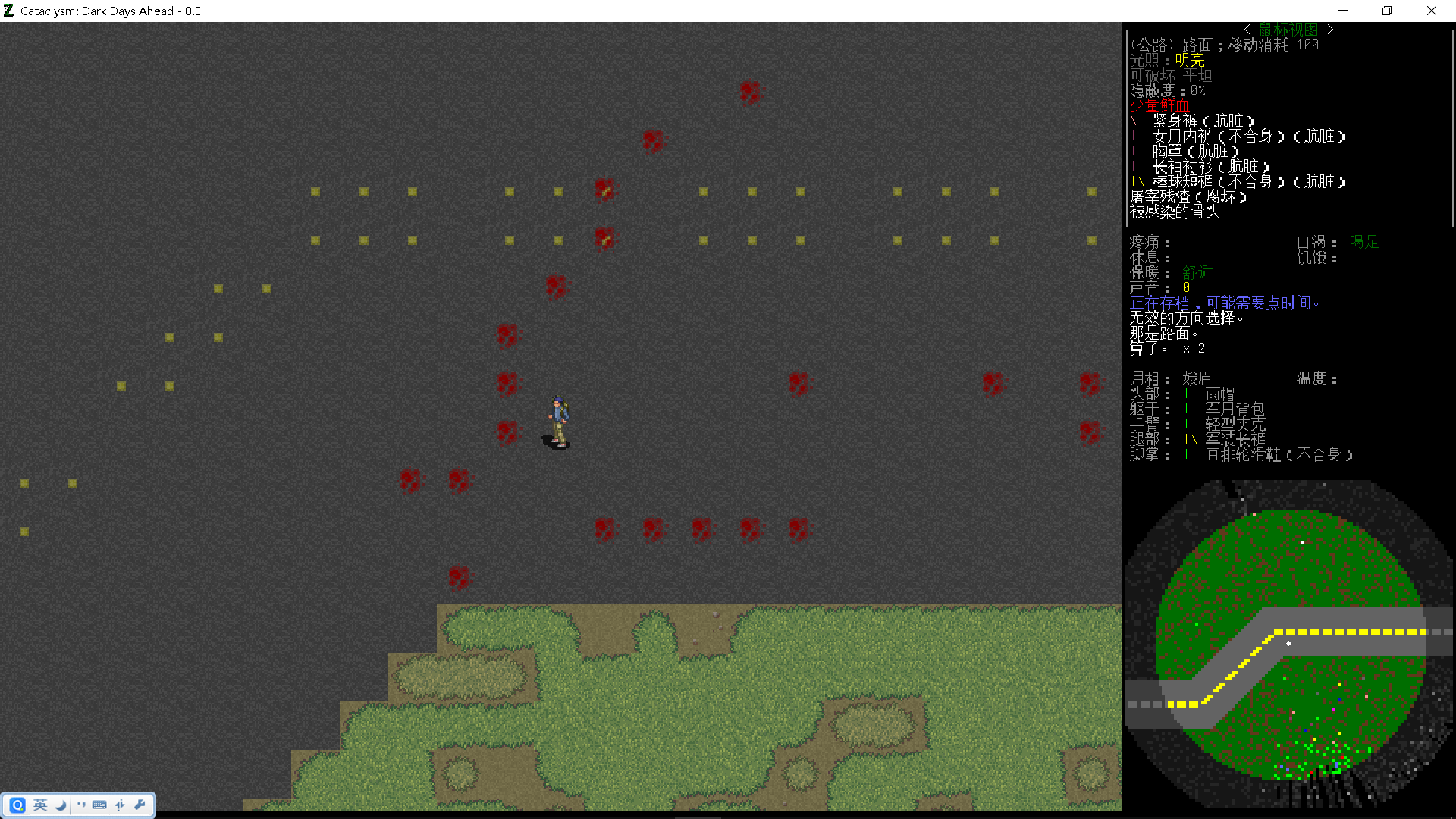The width and height of the screenshot is (1456, 819).
Task: Click the Sogou logo icon on the input bar
Action: point(17,805)
